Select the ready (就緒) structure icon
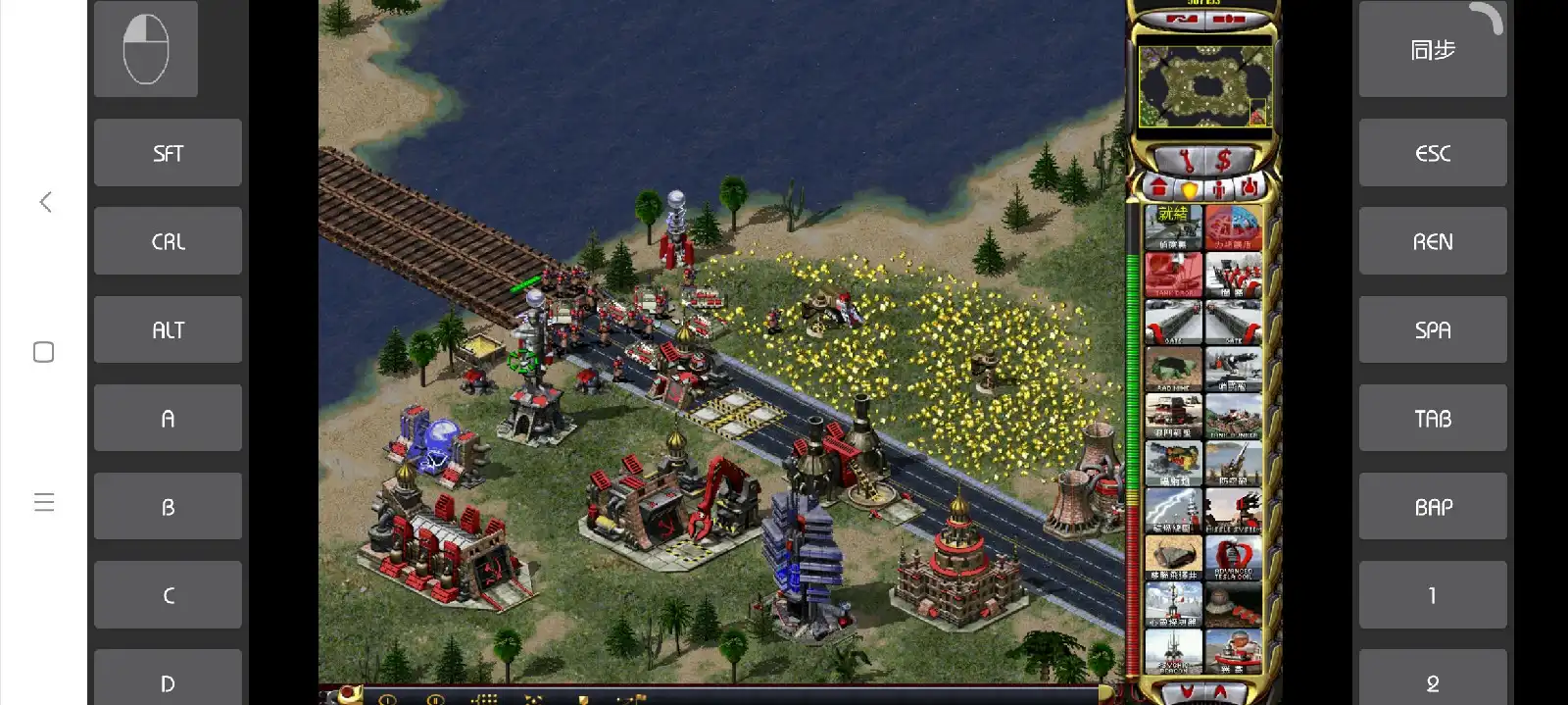 pos(1173,227)
